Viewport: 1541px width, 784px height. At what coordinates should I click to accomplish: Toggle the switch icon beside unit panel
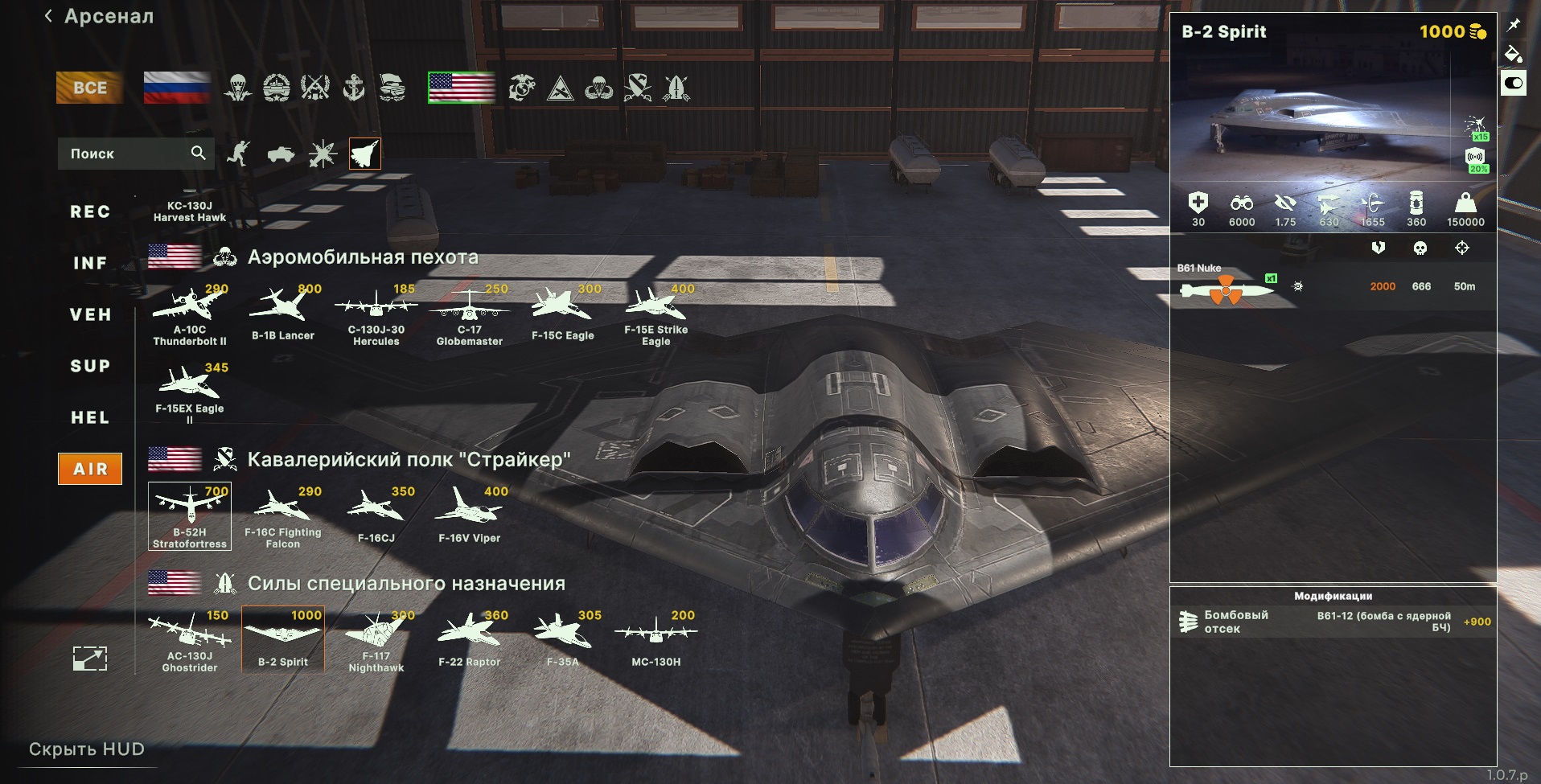click(x=1514, y=83)
